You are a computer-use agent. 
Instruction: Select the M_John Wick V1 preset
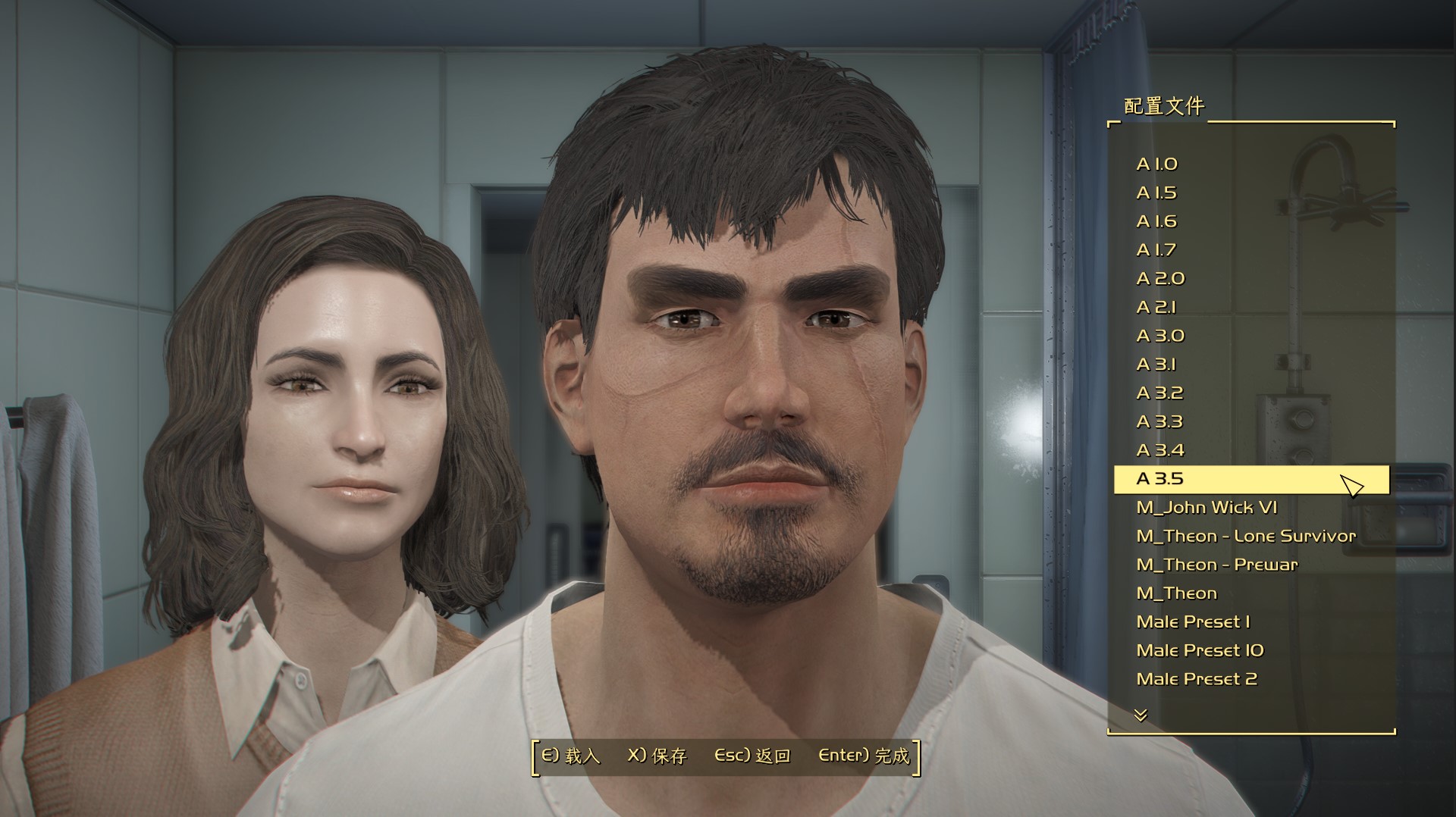click(x=1207, y=508)
